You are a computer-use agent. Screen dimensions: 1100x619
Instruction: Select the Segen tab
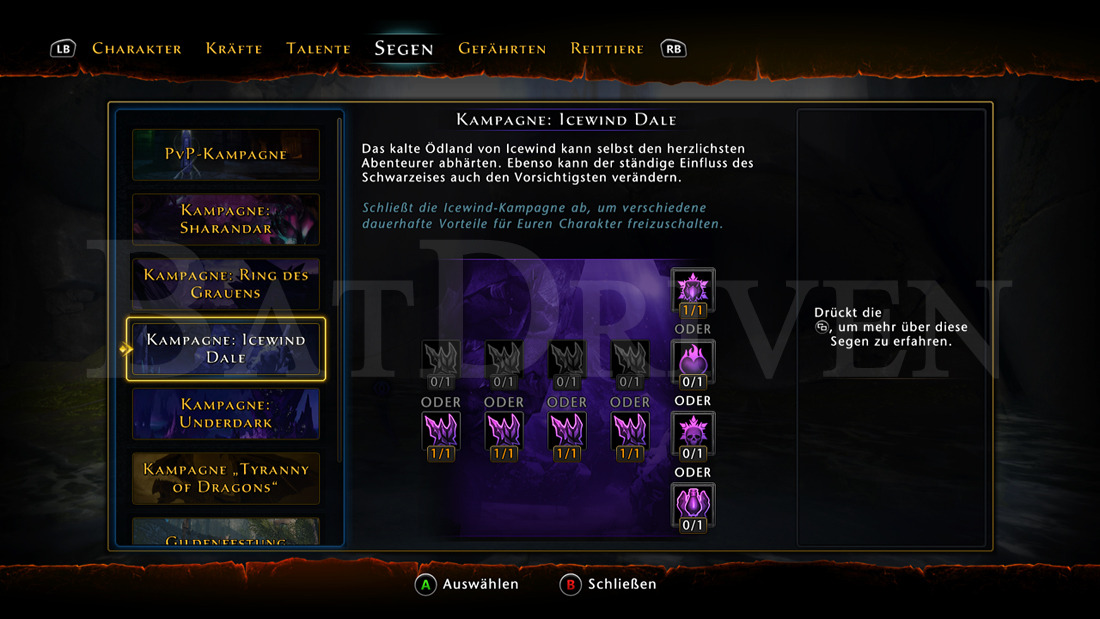coord(404,48)
